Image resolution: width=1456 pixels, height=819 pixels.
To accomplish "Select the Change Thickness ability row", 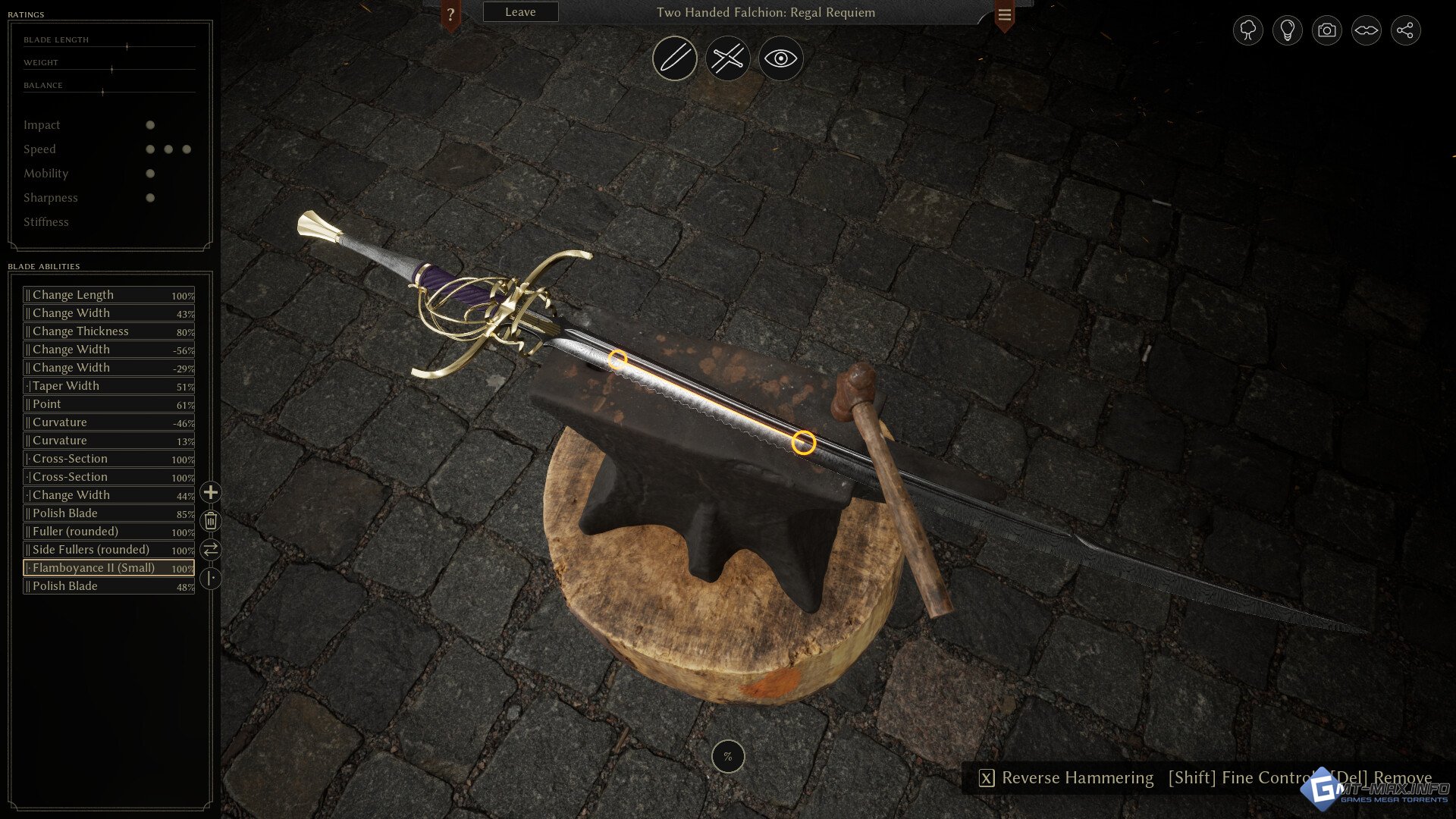I will click(108, 331).
